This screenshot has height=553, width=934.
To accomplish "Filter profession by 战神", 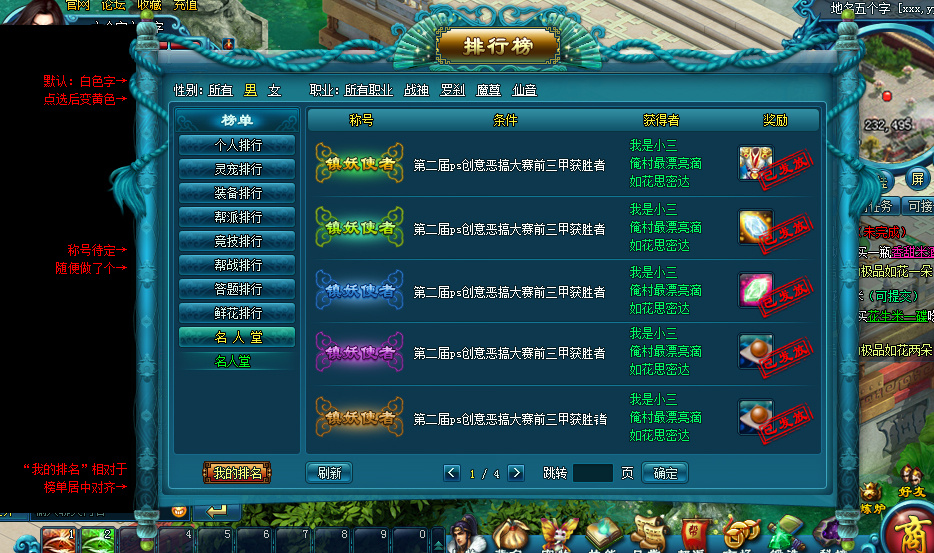I will [416, 90].
